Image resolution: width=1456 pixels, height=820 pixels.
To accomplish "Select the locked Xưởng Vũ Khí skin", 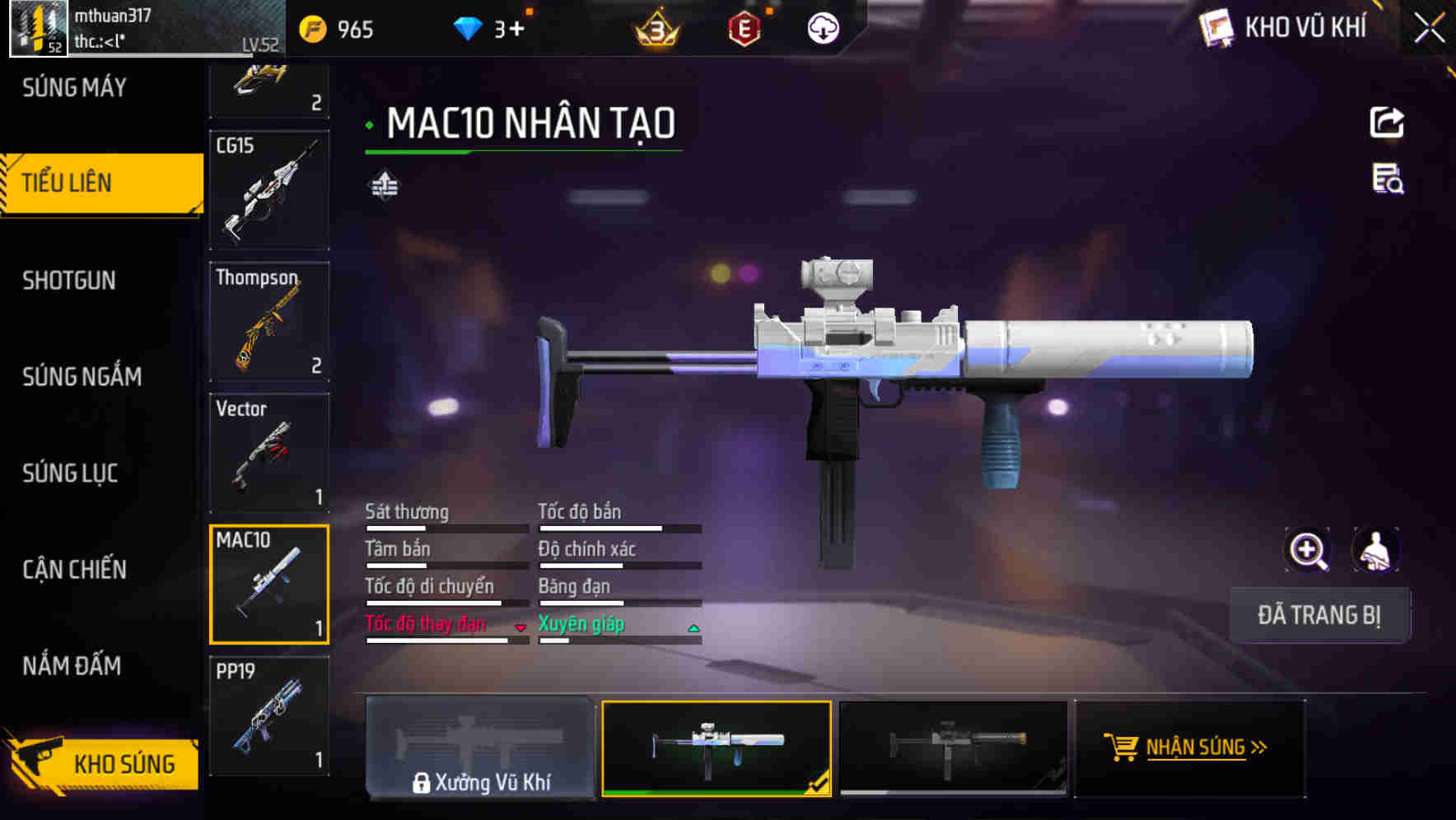I will pos(480,748).
